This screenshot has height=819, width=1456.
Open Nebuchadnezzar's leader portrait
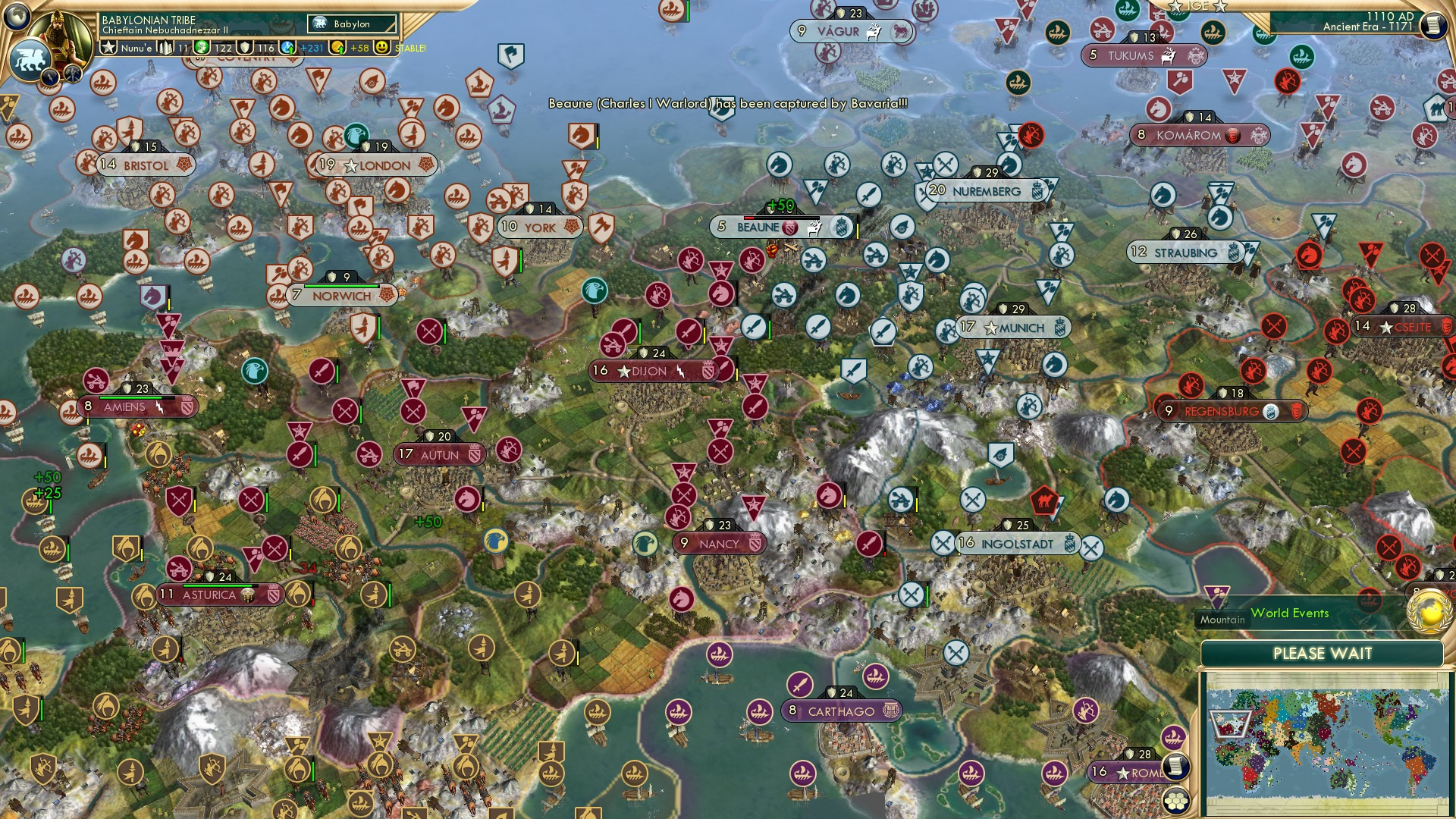(58, 36)
